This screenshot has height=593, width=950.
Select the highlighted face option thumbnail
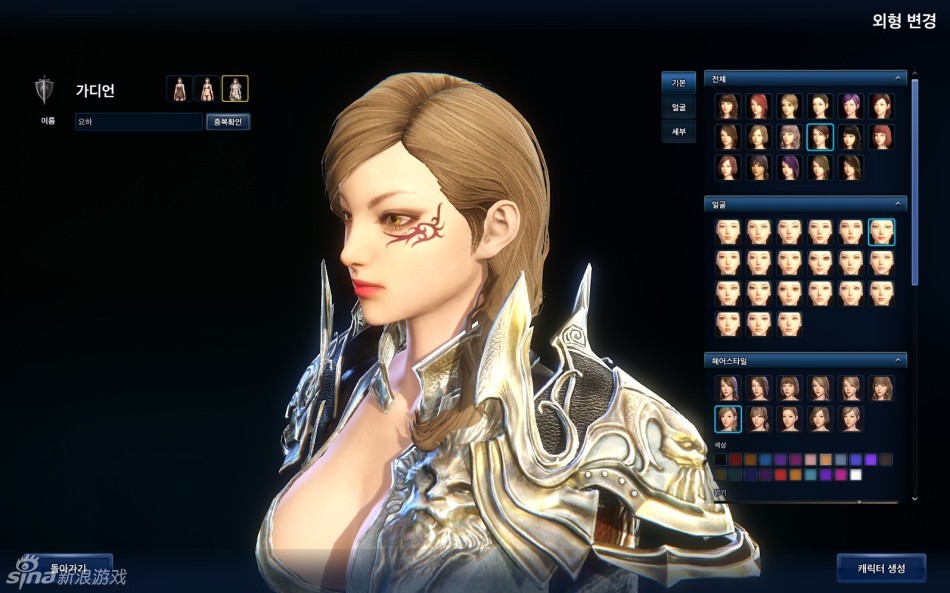pos(881,232)
